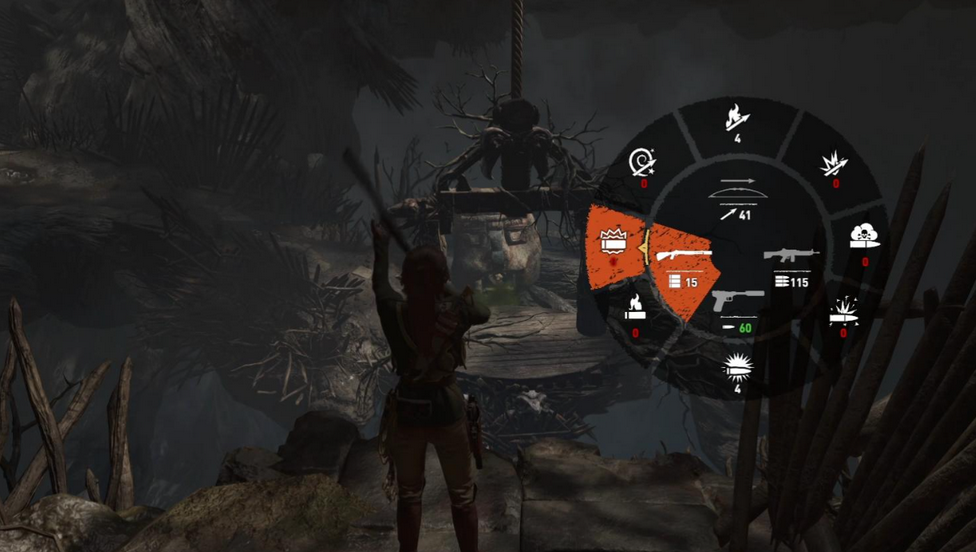Select the incendiary flame shell ammo
976x552 pixels.
tap(635, 312)
